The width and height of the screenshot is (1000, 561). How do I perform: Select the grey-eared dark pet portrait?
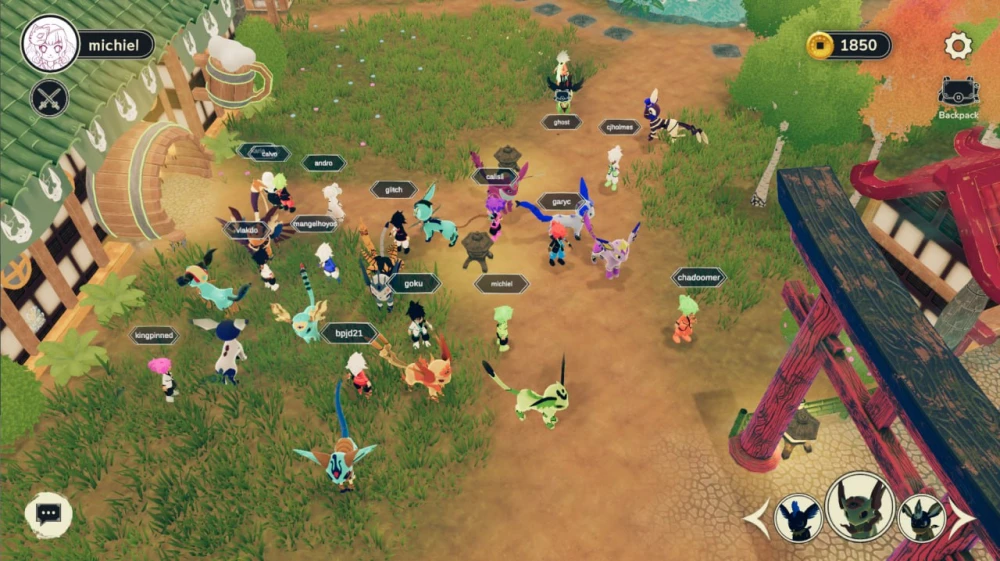921,518
